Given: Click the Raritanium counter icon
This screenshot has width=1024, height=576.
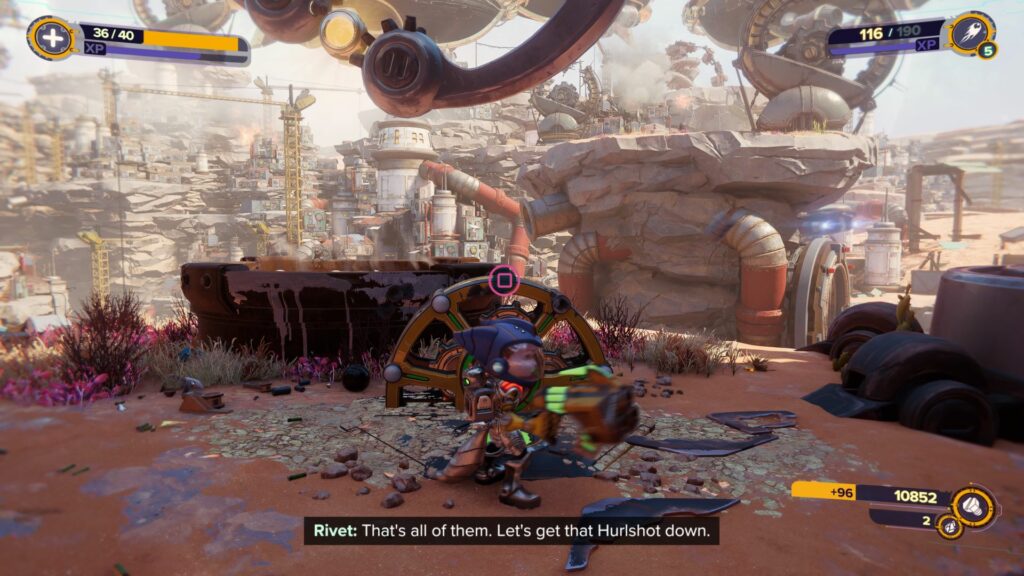Looking at the screenshot, I should [x=949, y=524].
